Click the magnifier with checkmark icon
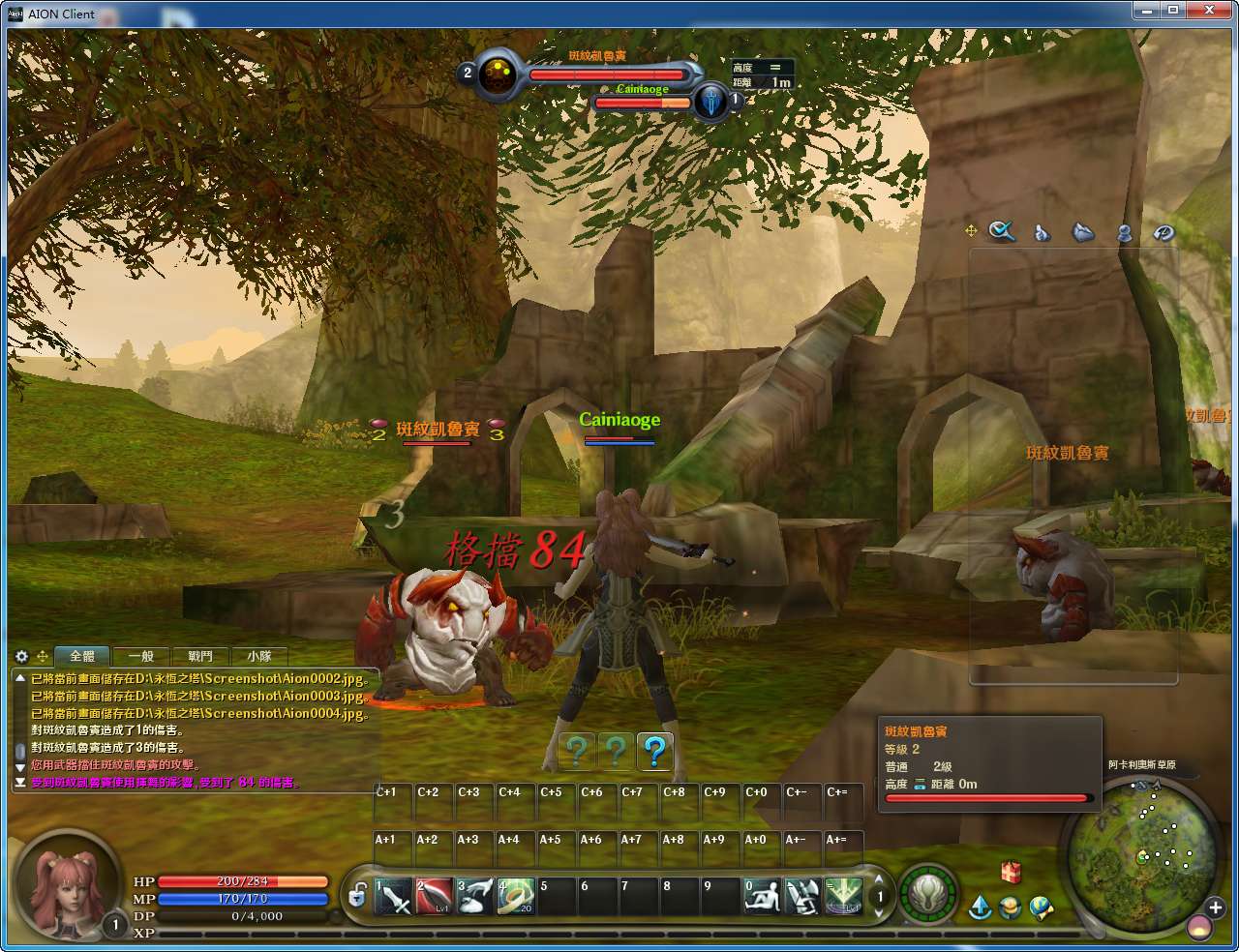Screen dimensions: 1239x952 tap(1002, 231)
